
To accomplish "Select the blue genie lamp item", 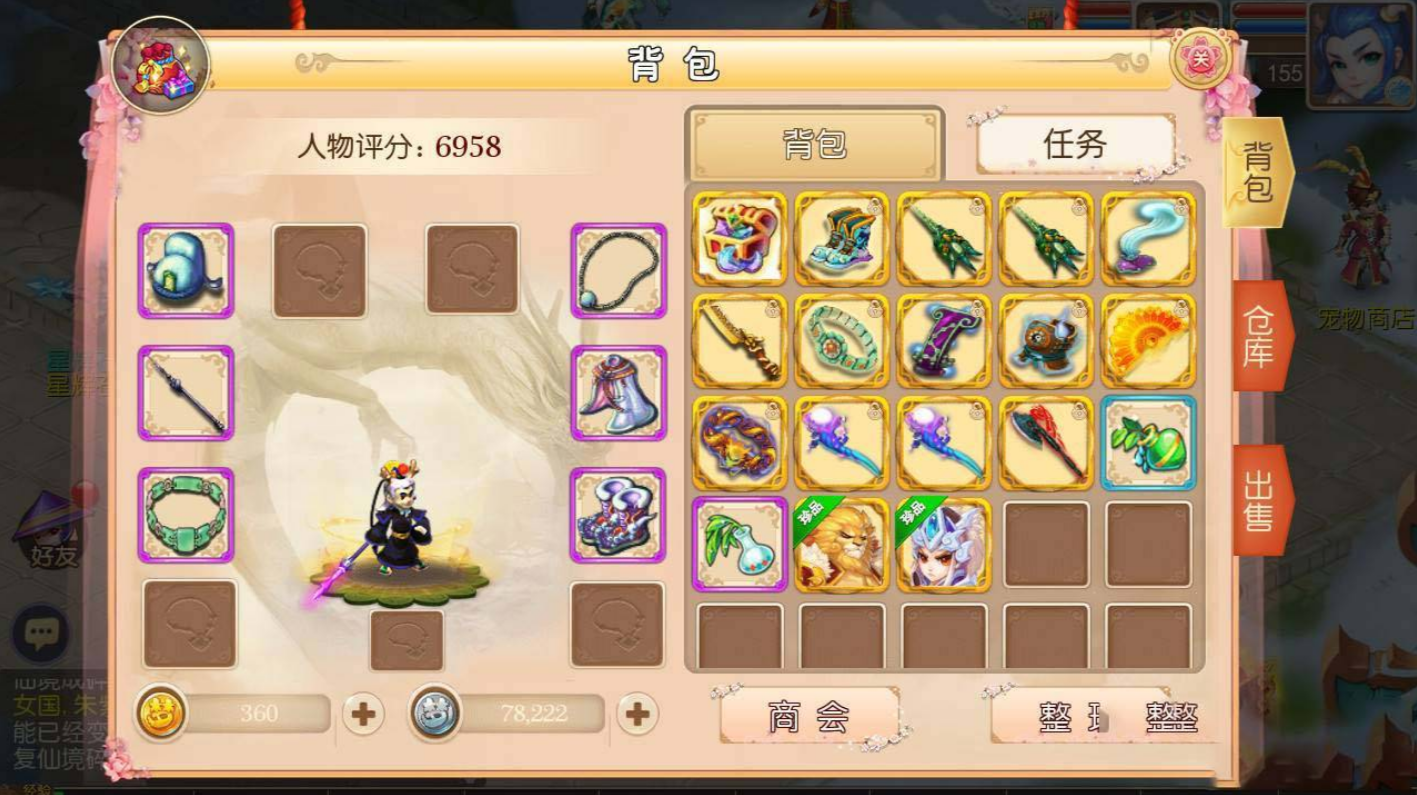I will 1148,240.
